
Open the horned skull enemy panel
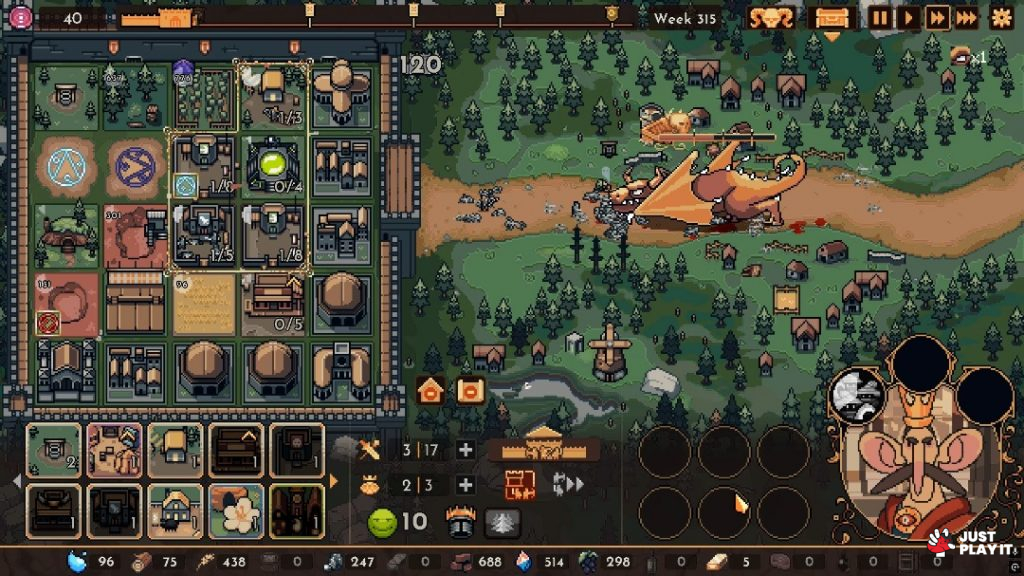click(771, 18)
